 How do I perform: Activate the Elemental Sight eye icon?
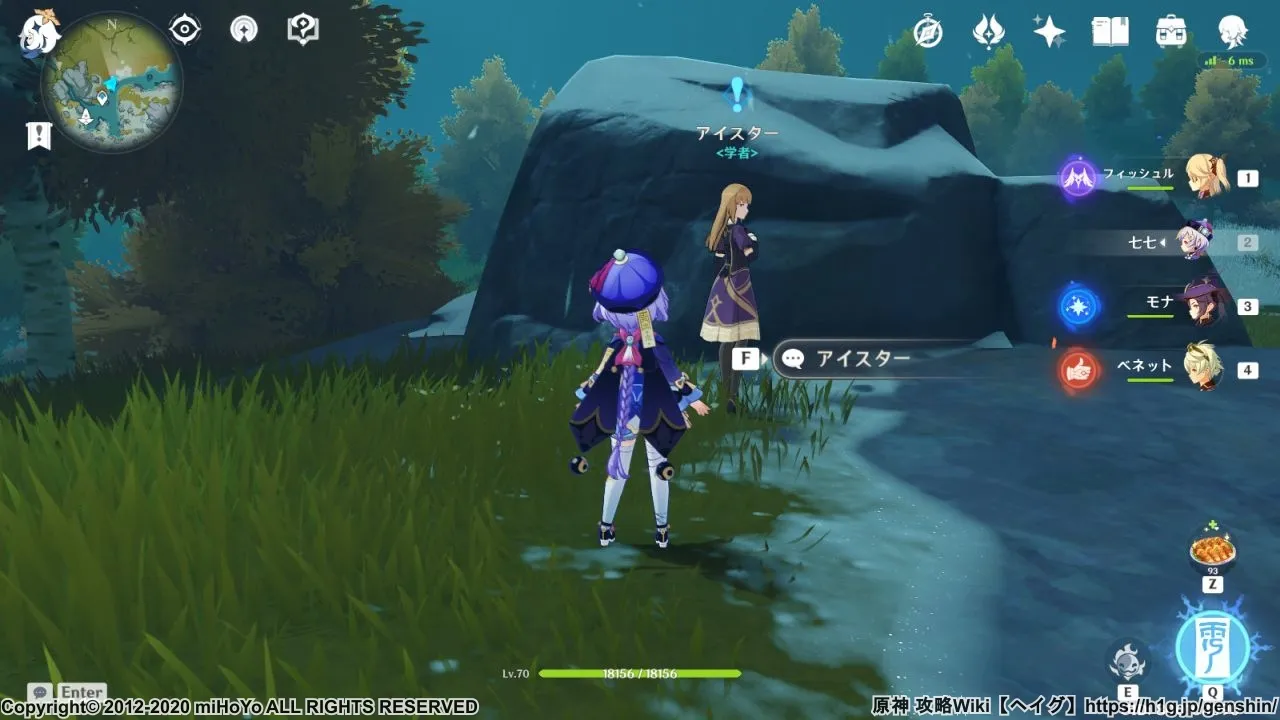point(182,28)
